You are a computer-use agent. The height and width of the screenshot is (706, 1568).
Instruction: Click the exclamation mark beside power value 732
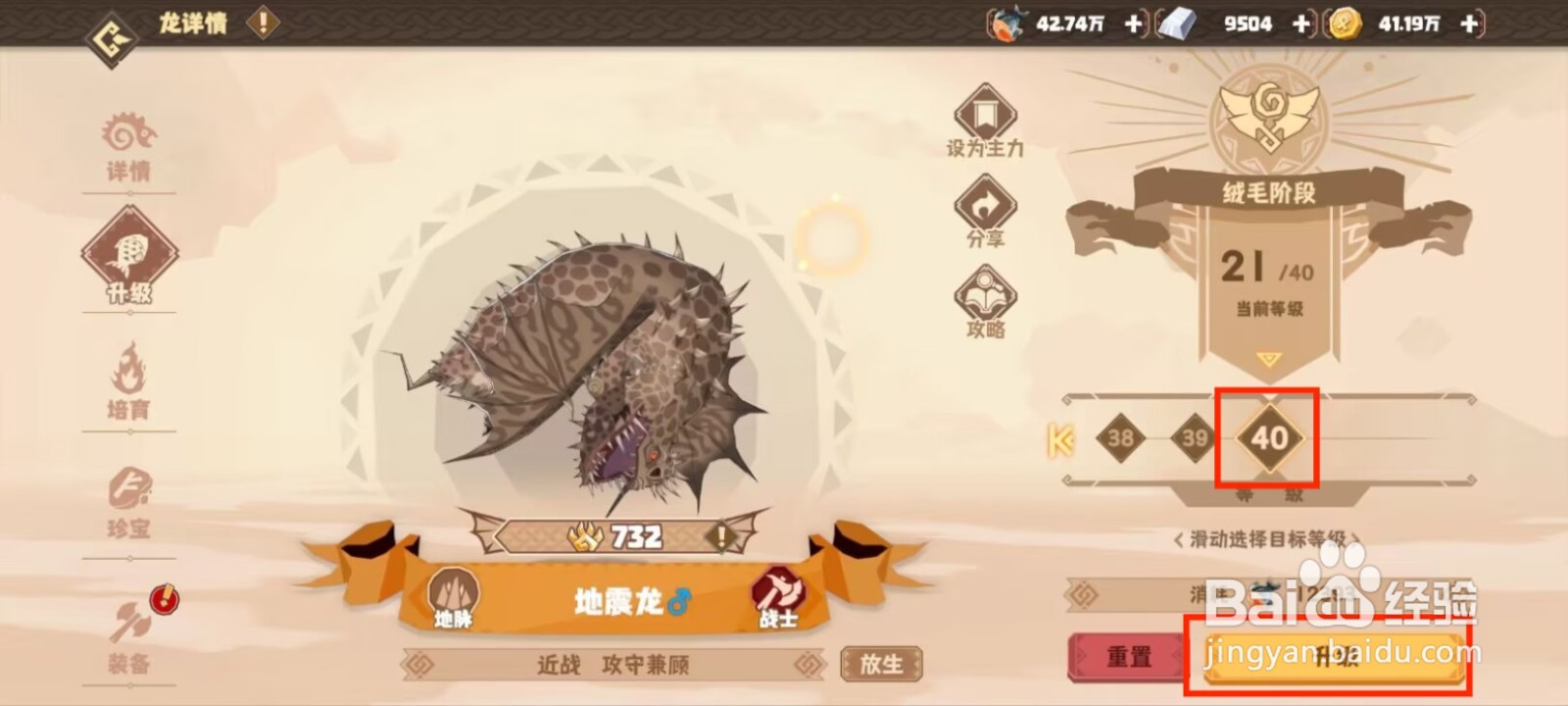tap(720, 535)
